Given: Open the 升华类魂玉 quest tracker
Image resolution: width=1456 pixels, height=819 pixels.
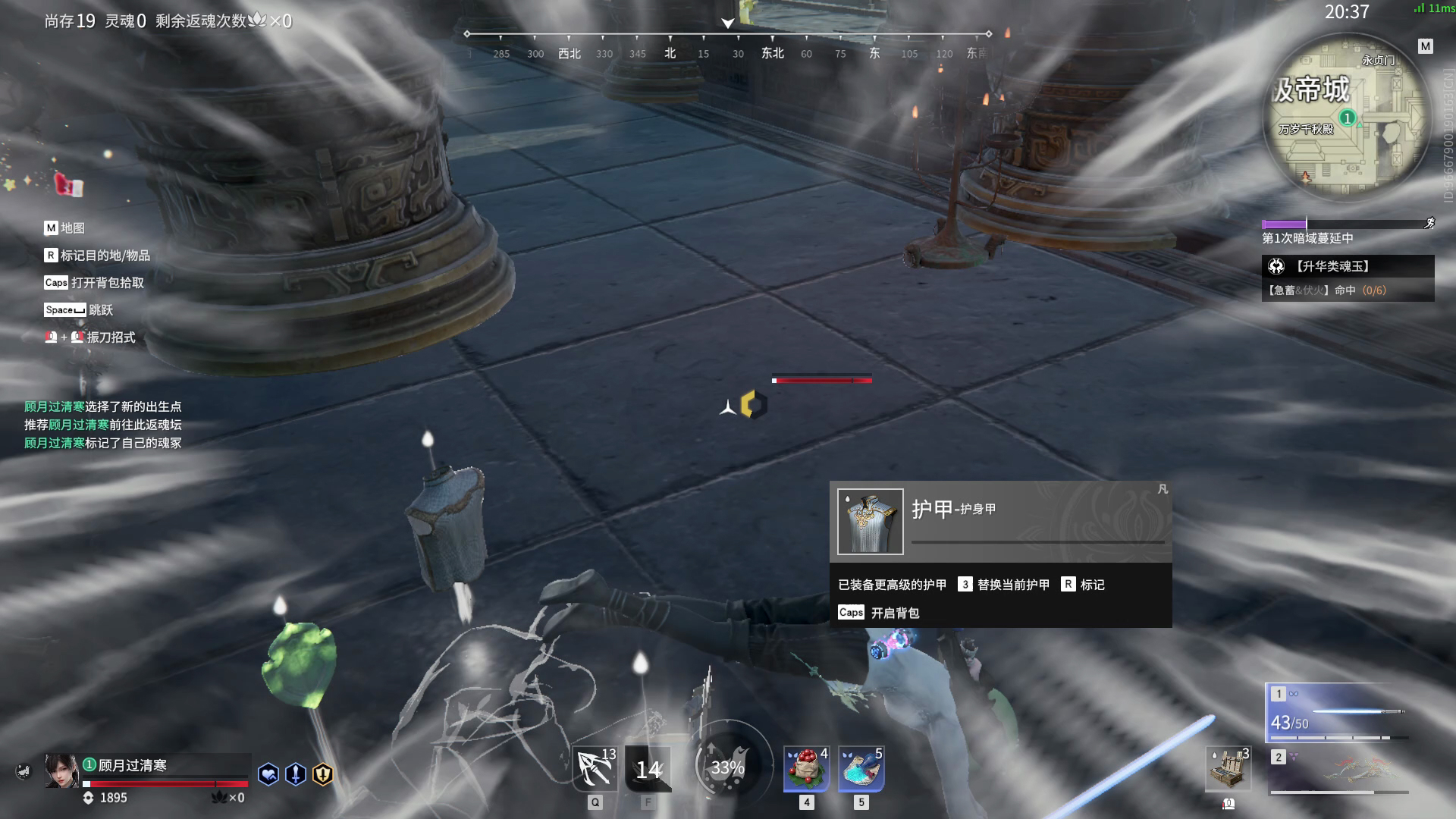Looking at the screenshot, I should 1348,266.
